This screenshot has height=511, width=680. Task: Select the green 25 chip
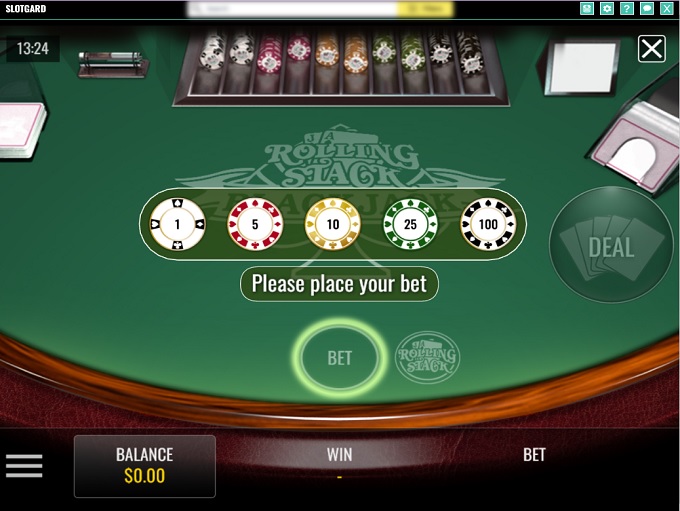coord(410,224)
